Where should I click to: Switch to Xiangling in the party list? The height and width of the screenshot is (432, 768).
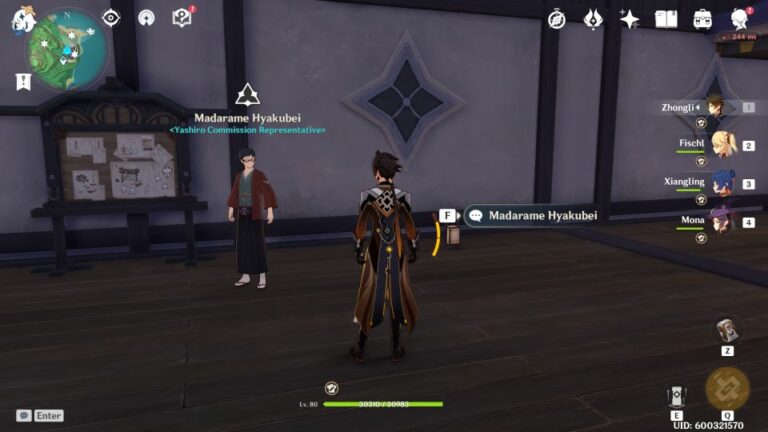pos(722,183)
